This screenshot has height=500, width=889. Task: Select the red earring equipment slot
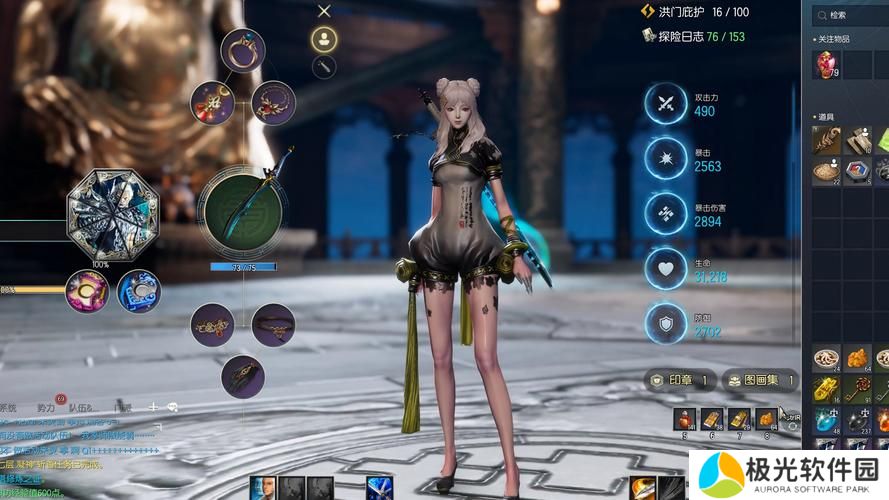[x=212, y=102]
